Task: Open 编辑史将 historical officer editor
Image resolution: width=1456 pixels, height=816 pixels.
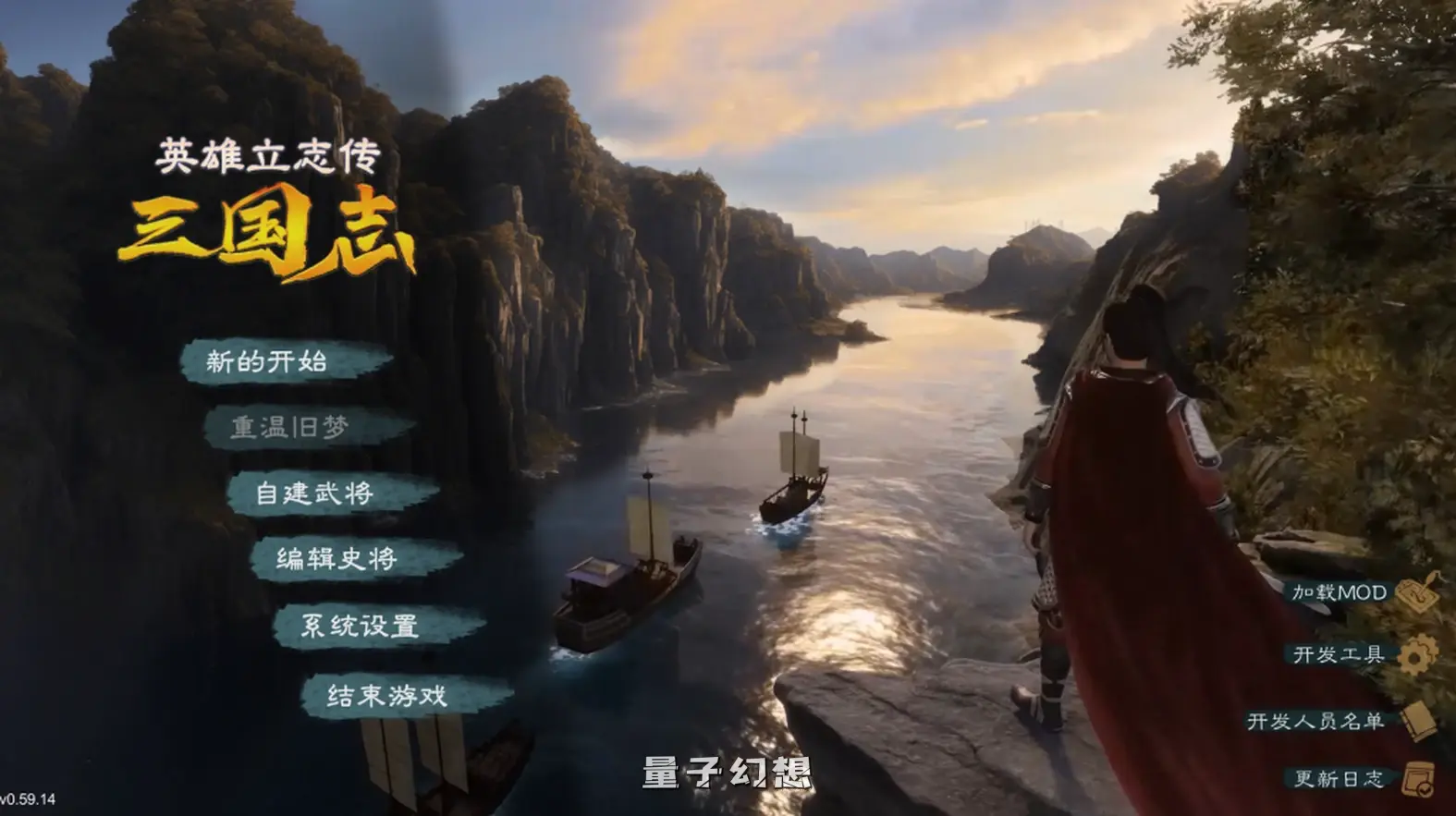Action: (337, 559)
